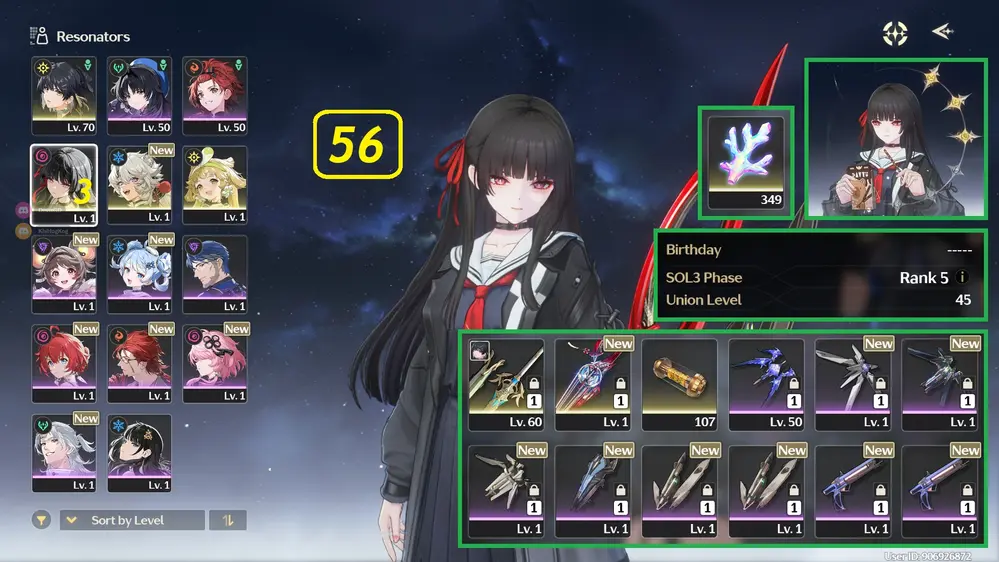
Task: Select the golden tube item with 107 count
Action: coord(679,384)
